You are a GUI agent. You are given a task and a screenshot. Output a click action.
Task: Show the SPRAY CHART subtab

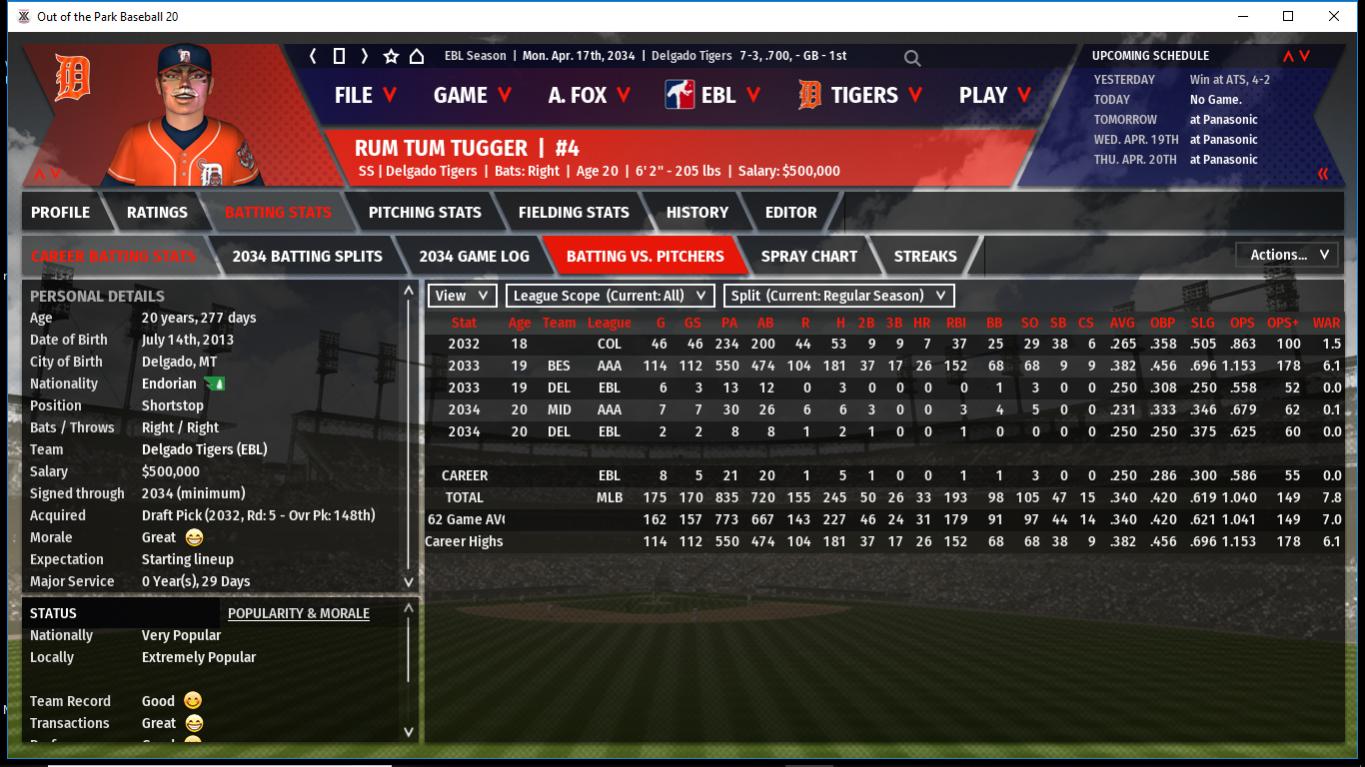[x=809, y=256]
